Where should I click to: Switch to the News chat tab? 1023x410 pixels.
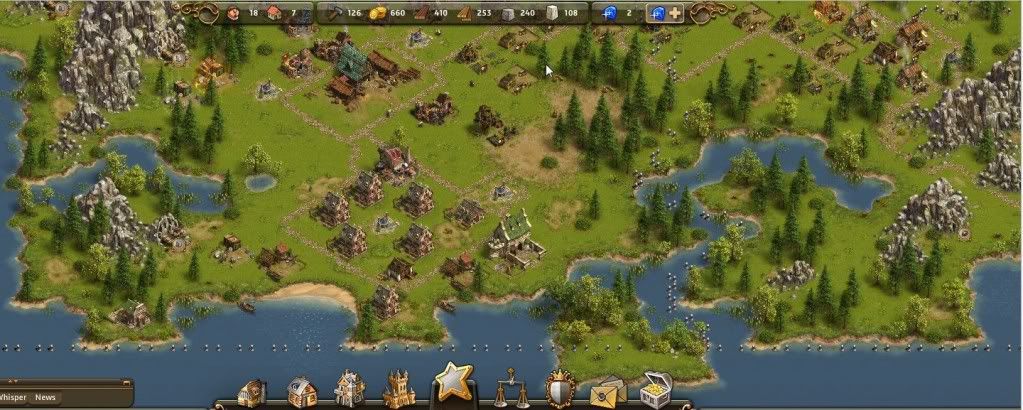[x=46, y=397]
